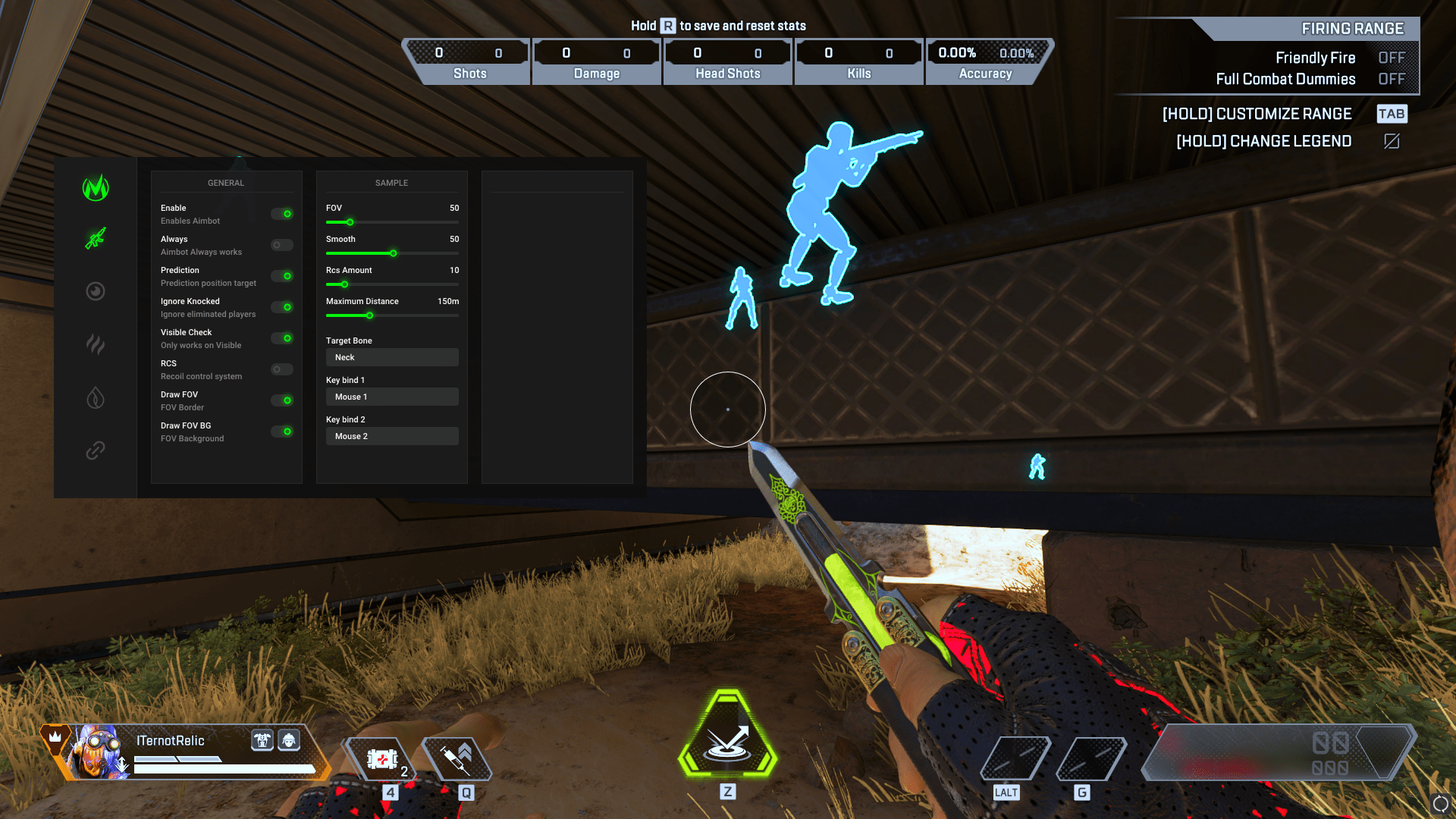1456x819 pixels.
Task: Select the Key bind 2 field showing Mouse 2
Action: (392, 436)
